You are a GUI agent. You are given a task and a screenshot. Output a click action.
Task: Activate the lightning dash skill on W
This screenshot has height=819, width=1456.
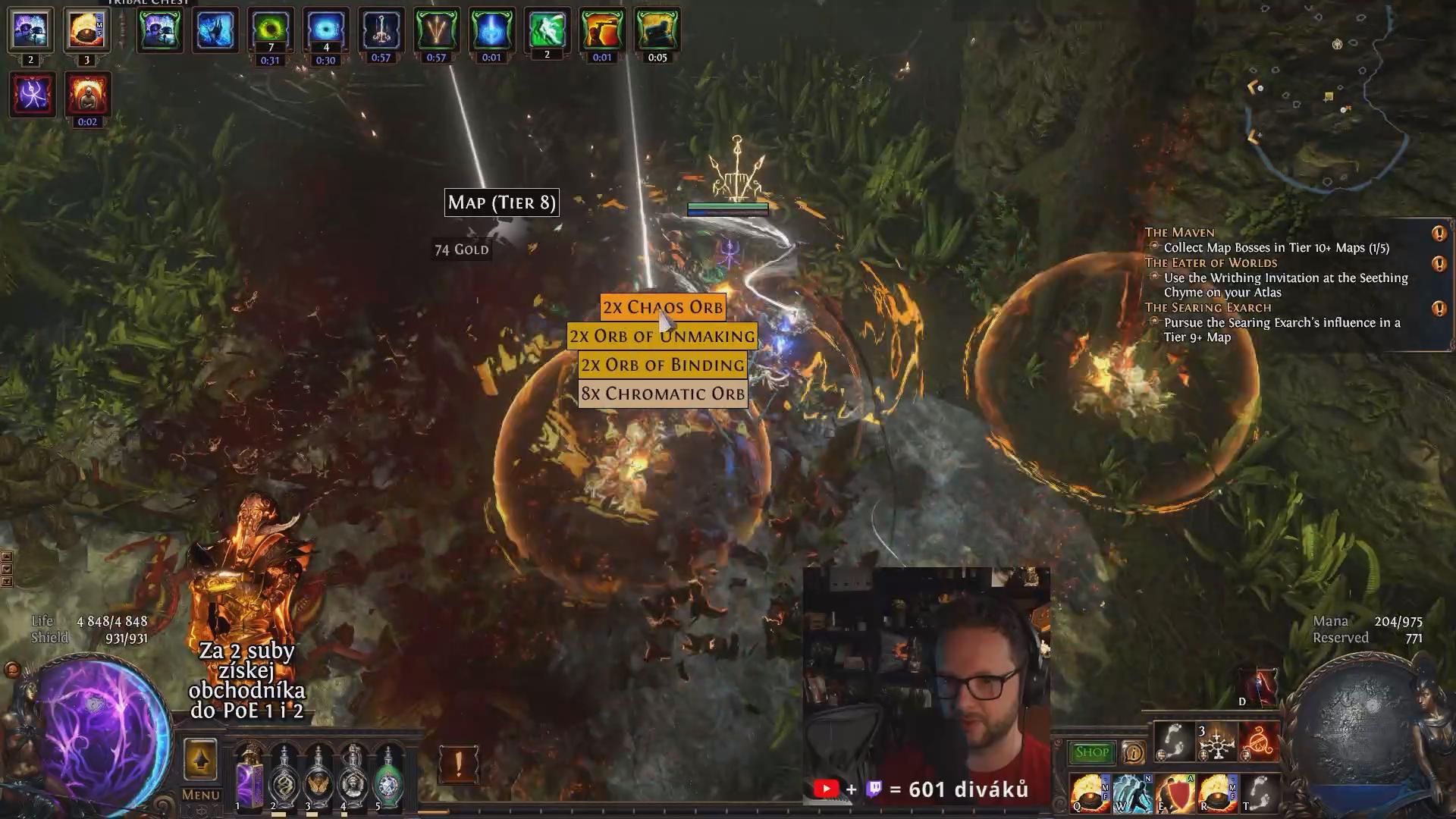(x=1133, y=793)
